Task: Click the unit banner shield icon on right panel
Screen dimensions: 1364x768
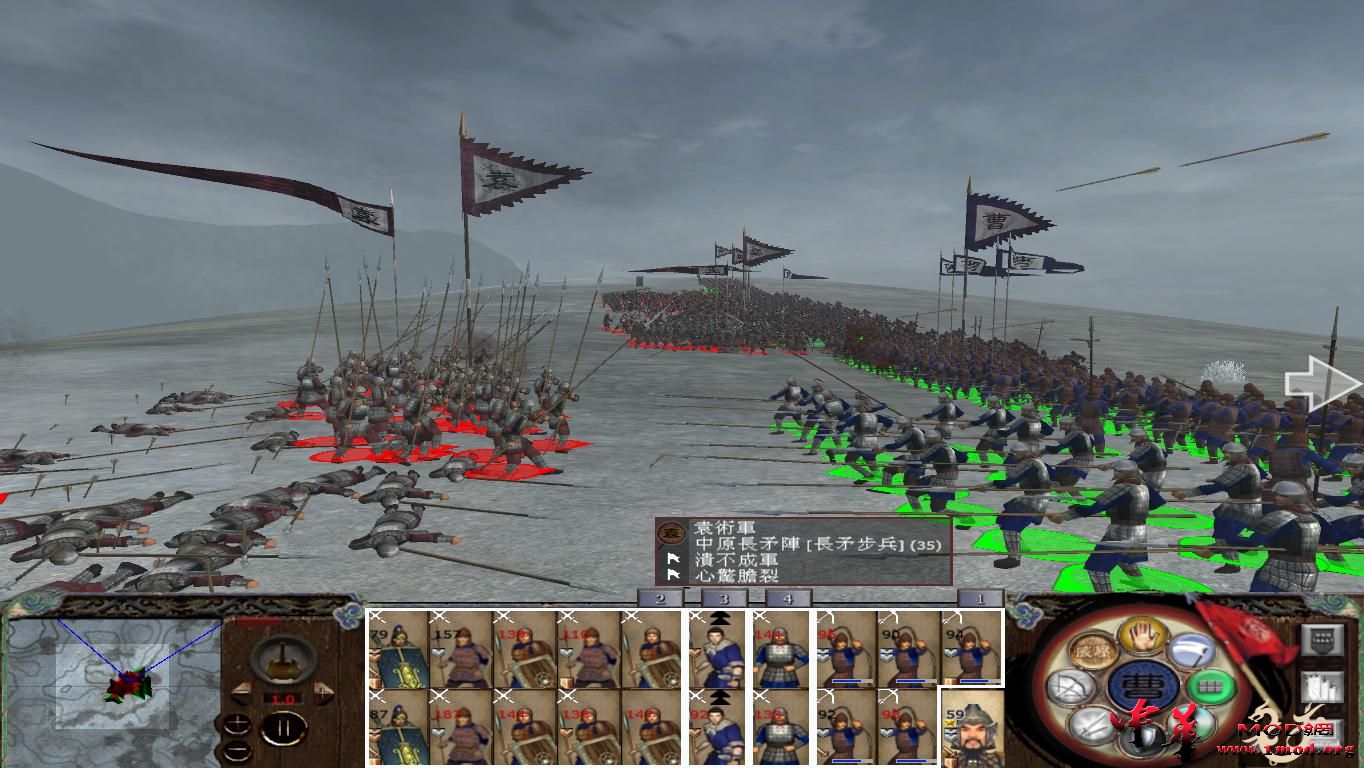Action: 1323,639
